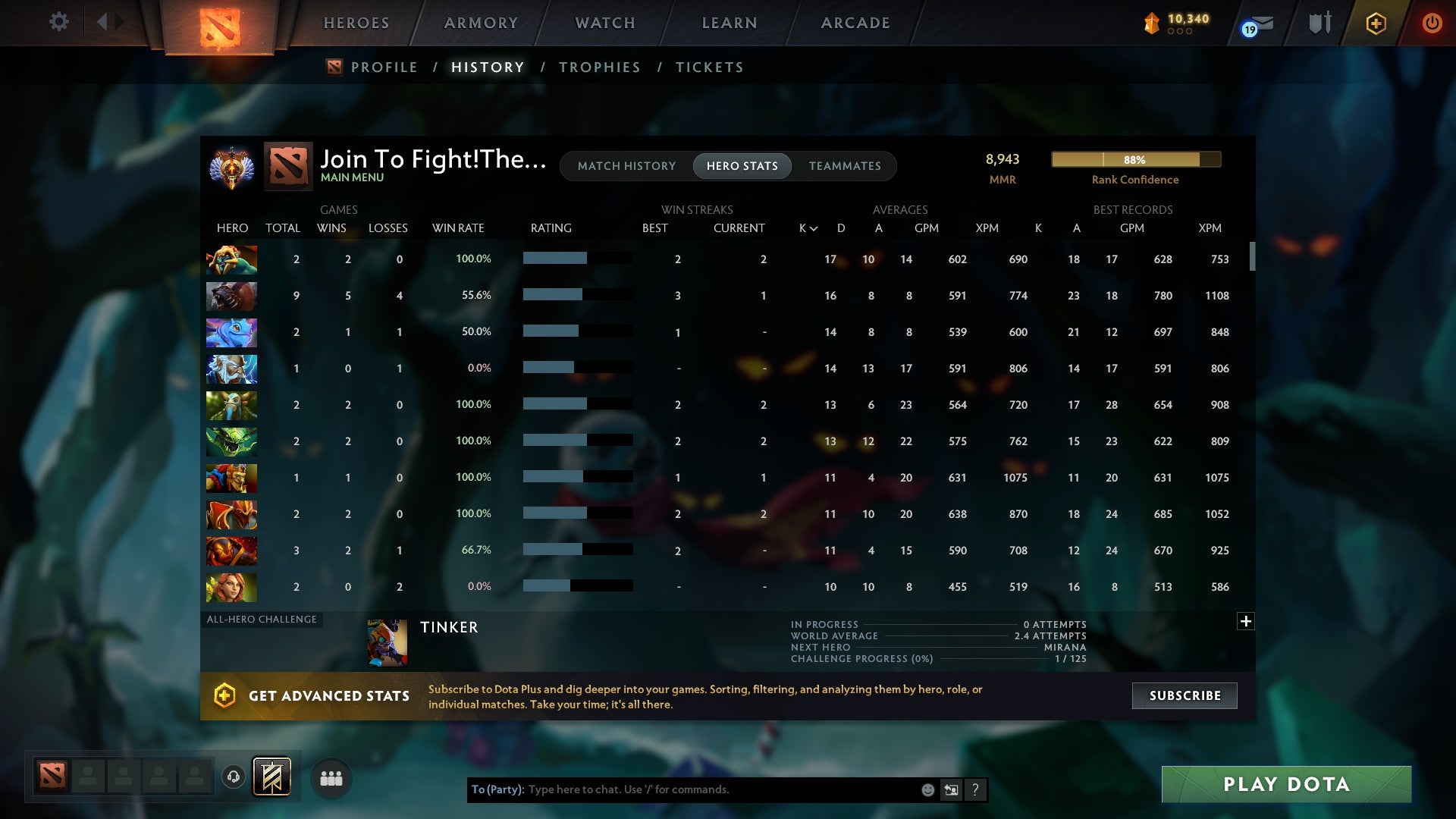Image resolution: width=1456 pixels, height=819 pixels.
Task: Select the Tinker hero portrait thumbnail
Action: click(387, 642)
